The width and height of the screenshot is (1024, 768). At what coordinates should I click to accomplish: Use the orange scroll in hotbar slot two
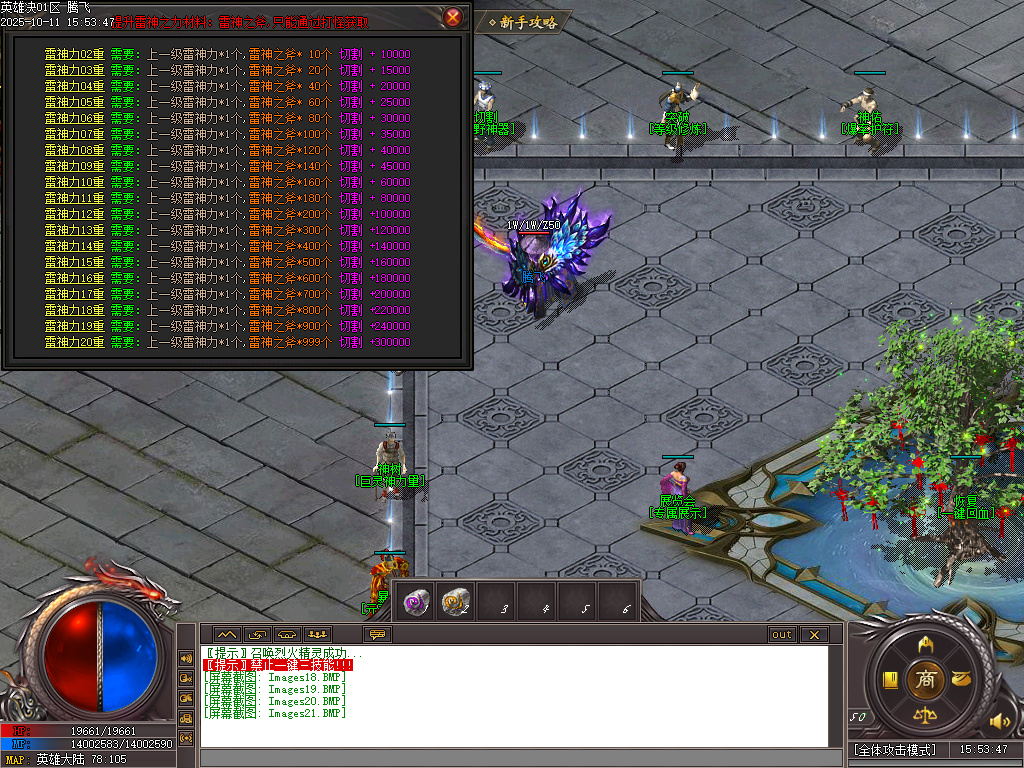[457, 600]
